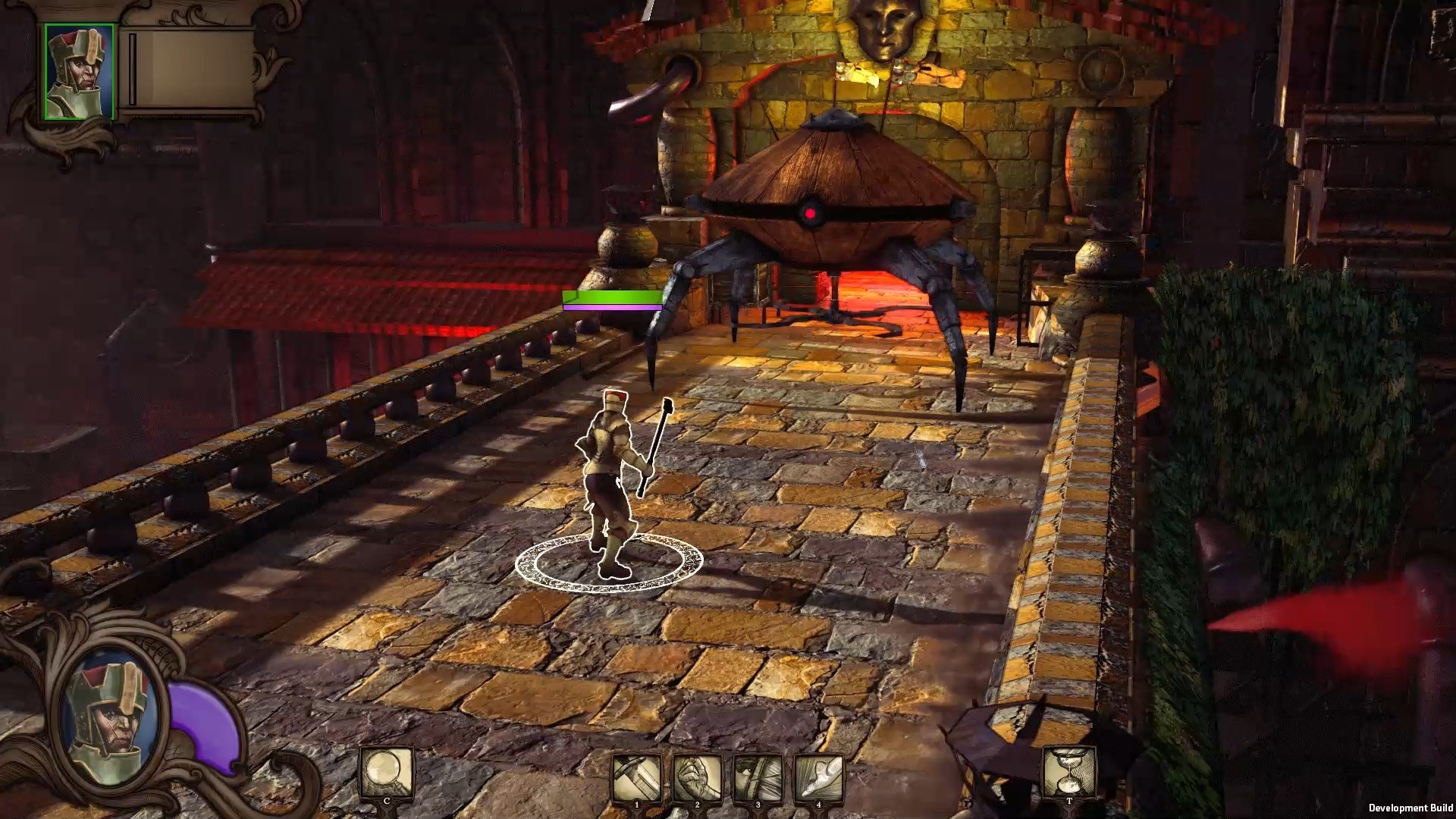Use the feather-touch skill in hotbar slot 4
The image size is (1456, 819).
click(x=817, y=773)
